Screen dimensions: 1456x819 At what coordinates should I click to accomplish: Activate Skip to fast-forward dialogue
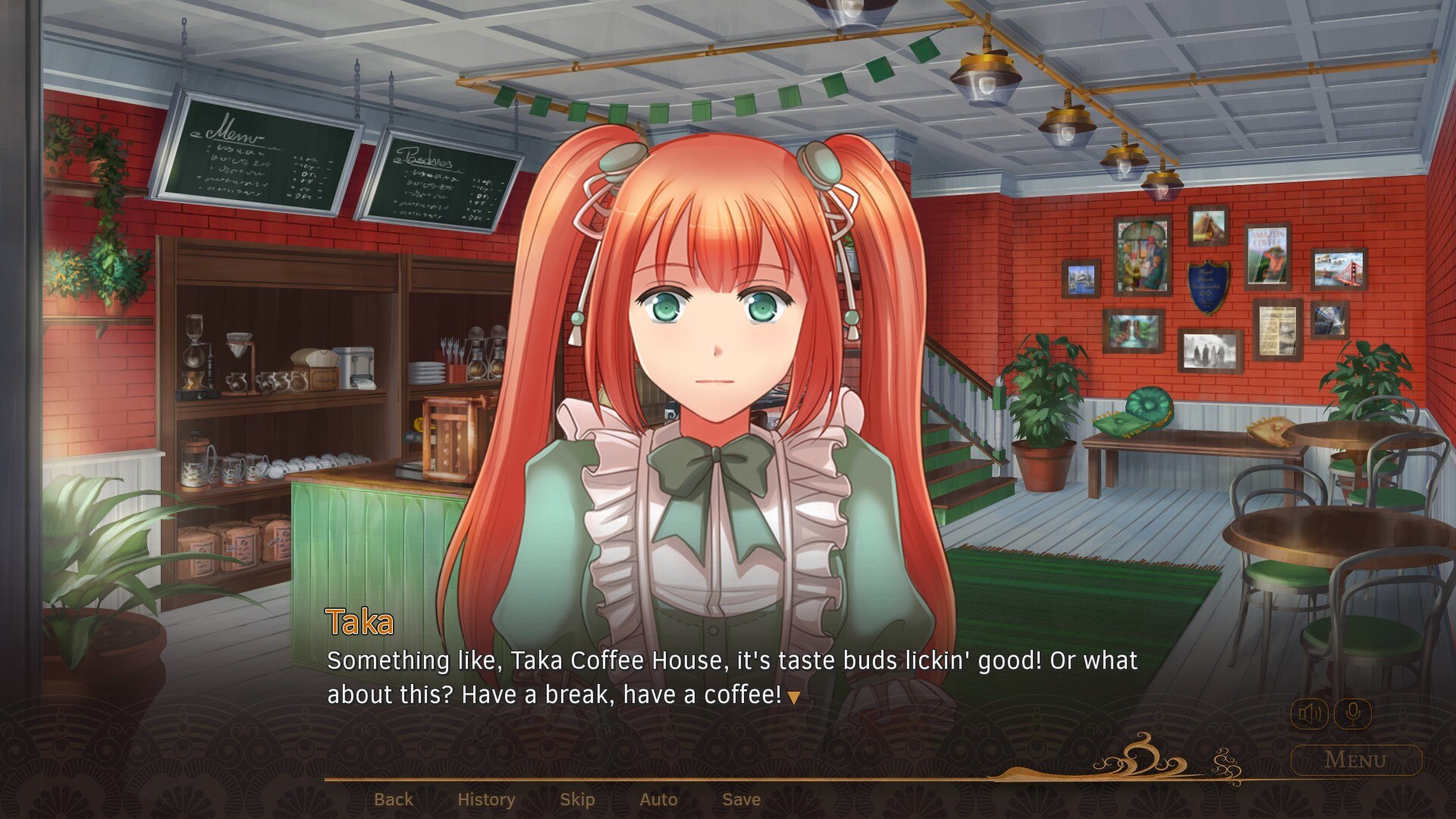pos(577,799)
